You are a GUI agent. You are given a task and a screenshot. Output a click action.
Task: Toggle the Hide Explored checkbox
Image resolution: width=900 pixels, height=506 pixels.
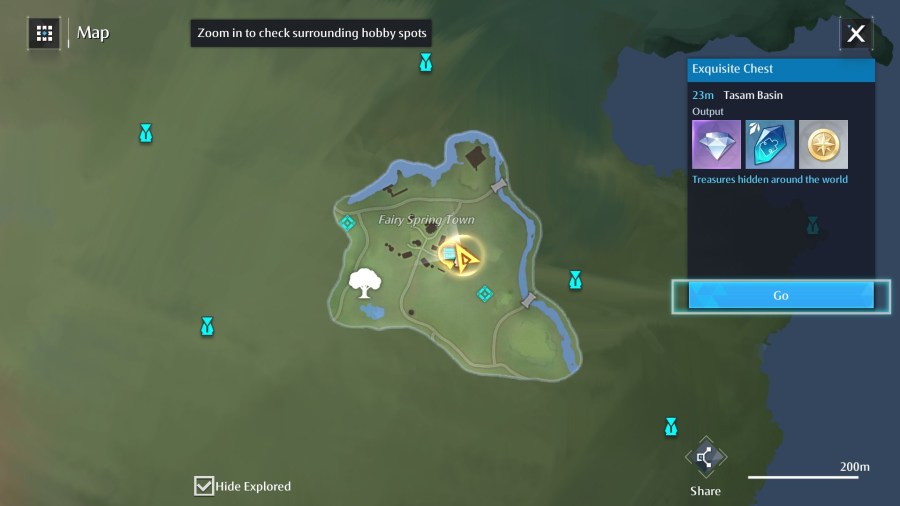click(x=204, y=486)
